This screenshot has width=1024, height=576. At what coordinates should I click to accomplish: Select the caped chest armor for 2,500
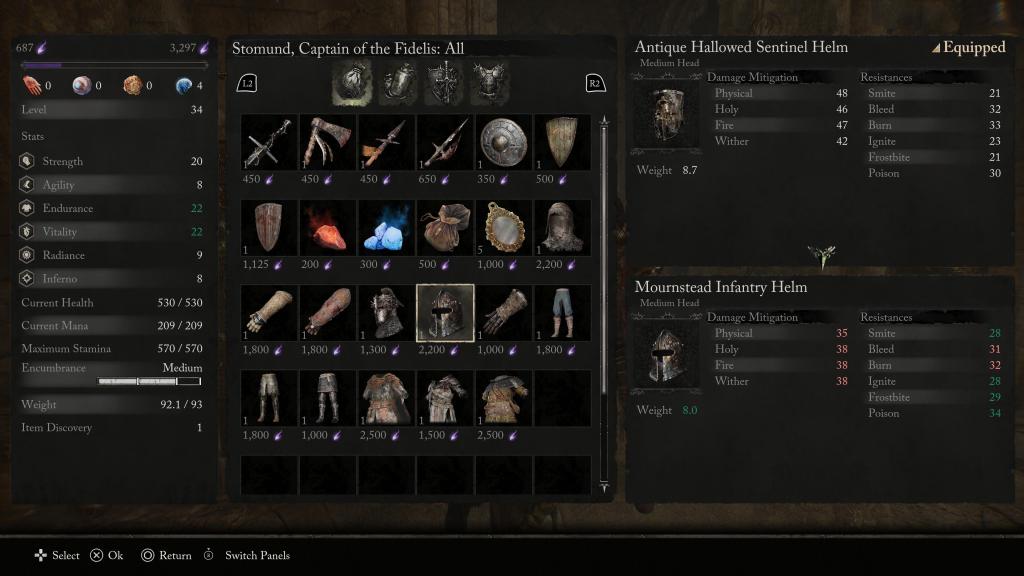(x=386, y=398)
